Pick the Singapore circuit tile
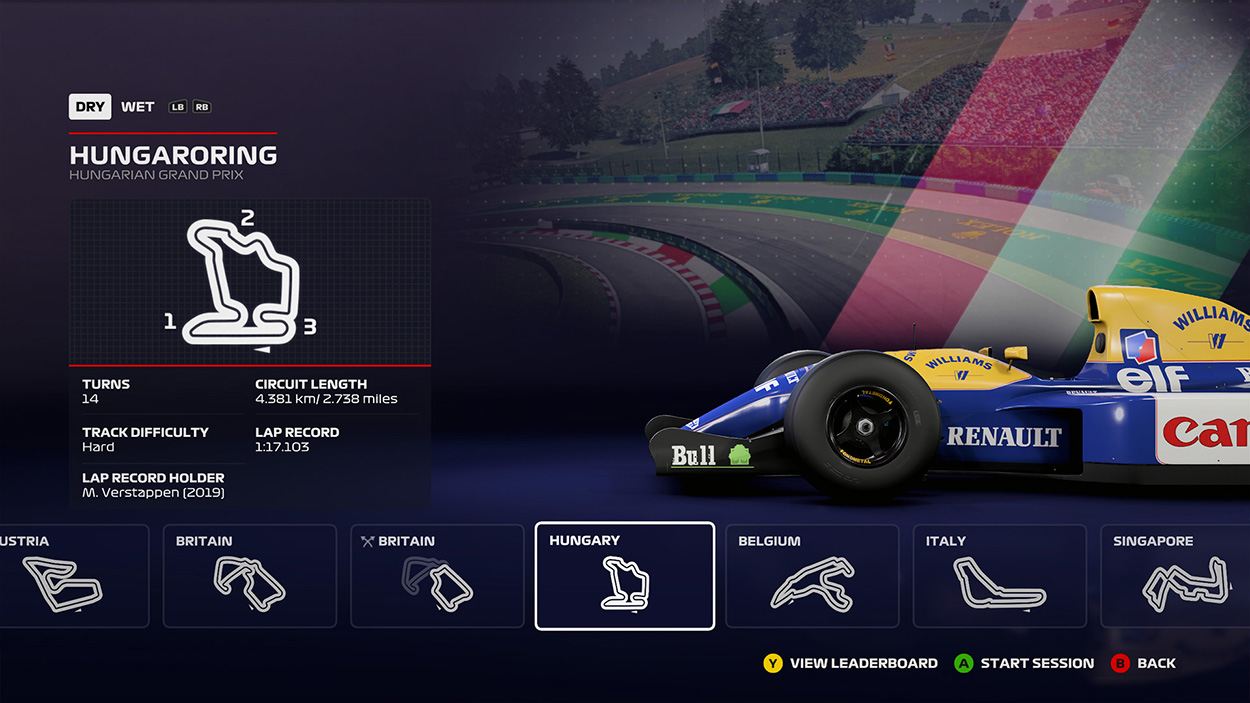 click(x=1177, y=576)
